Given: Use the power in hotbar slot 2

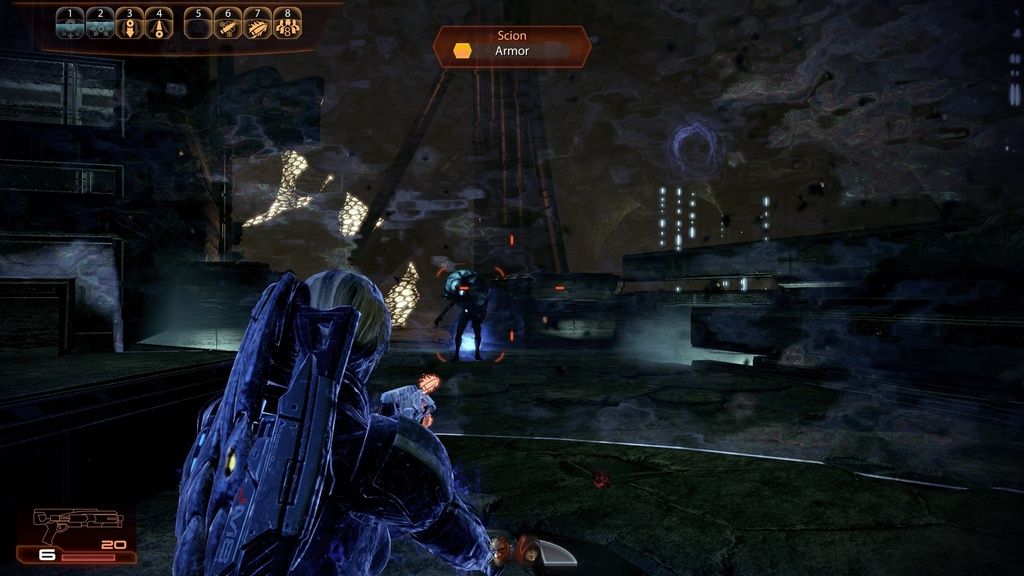Looking at the screenshot, I should tap(99, 23).
